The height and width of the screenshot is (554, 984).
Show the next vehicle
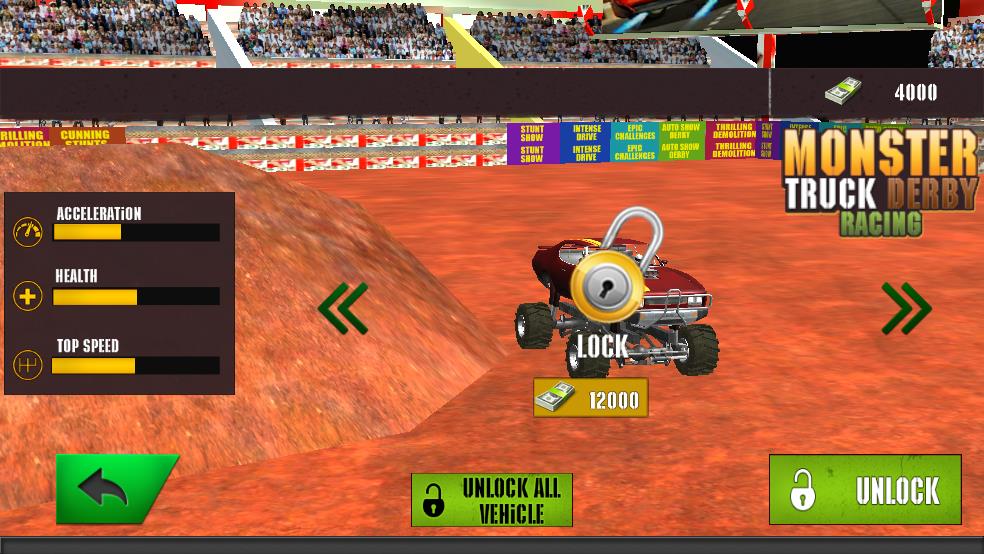click(x=906, y=308)
